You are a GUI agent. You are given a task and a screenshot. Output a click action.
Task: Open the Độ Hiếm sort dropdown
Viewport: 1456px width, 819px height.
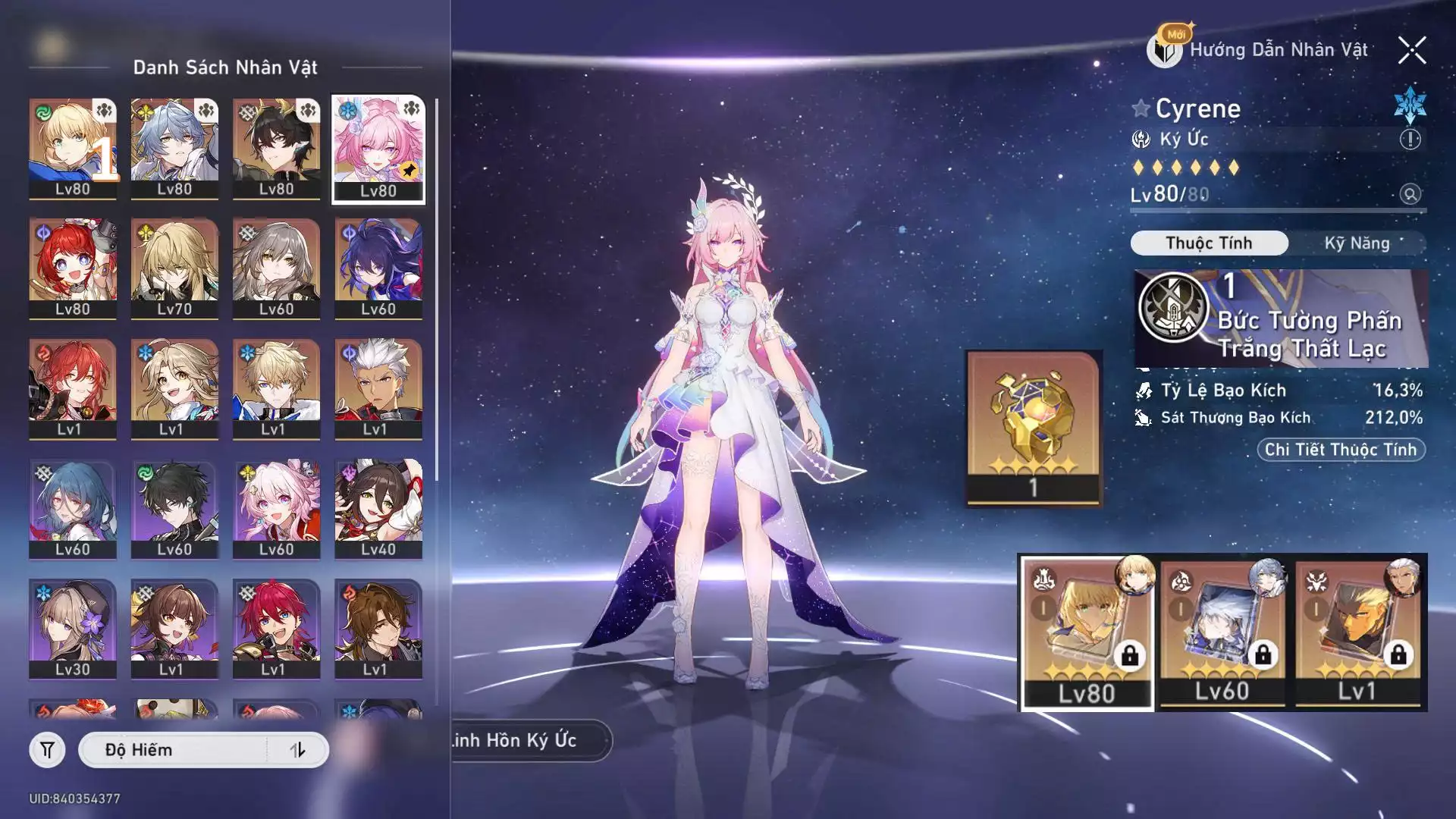coord(174,750)
